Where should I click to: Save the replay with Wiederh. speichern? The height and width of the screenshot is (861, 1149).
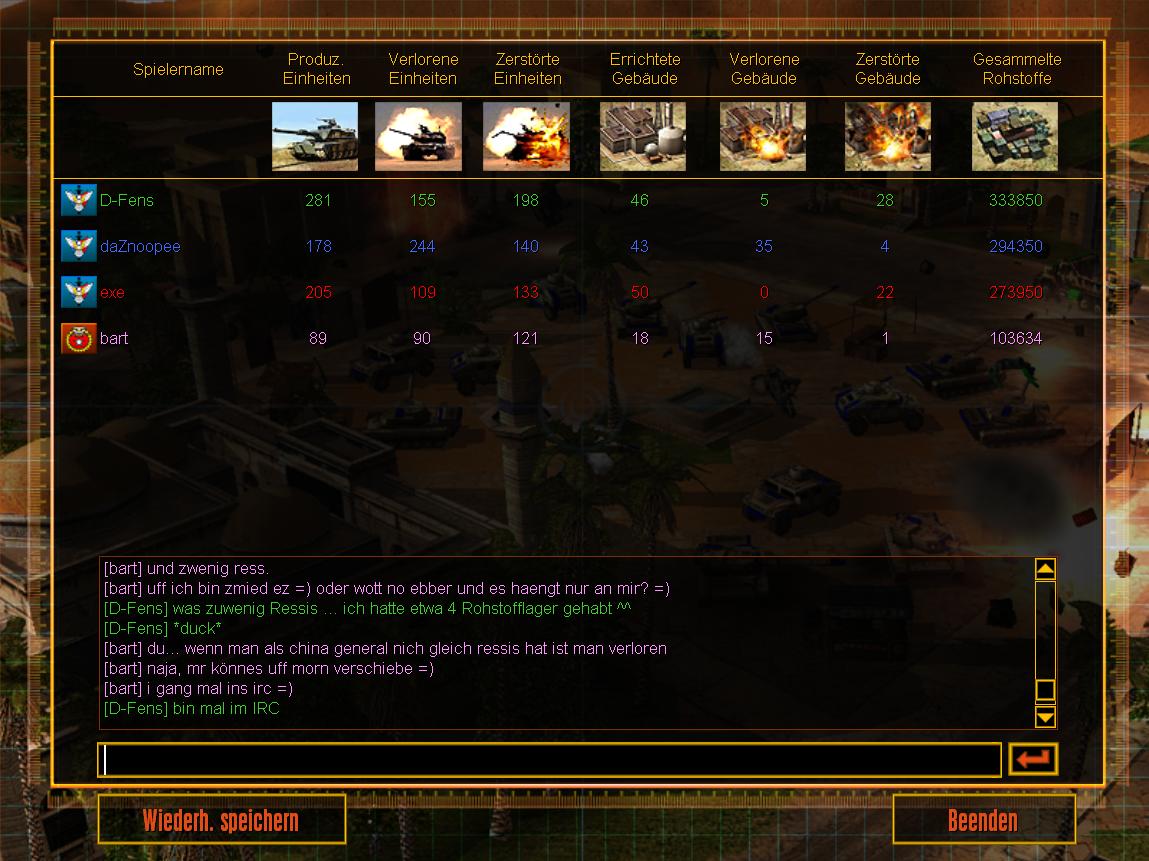click(221, 821)
